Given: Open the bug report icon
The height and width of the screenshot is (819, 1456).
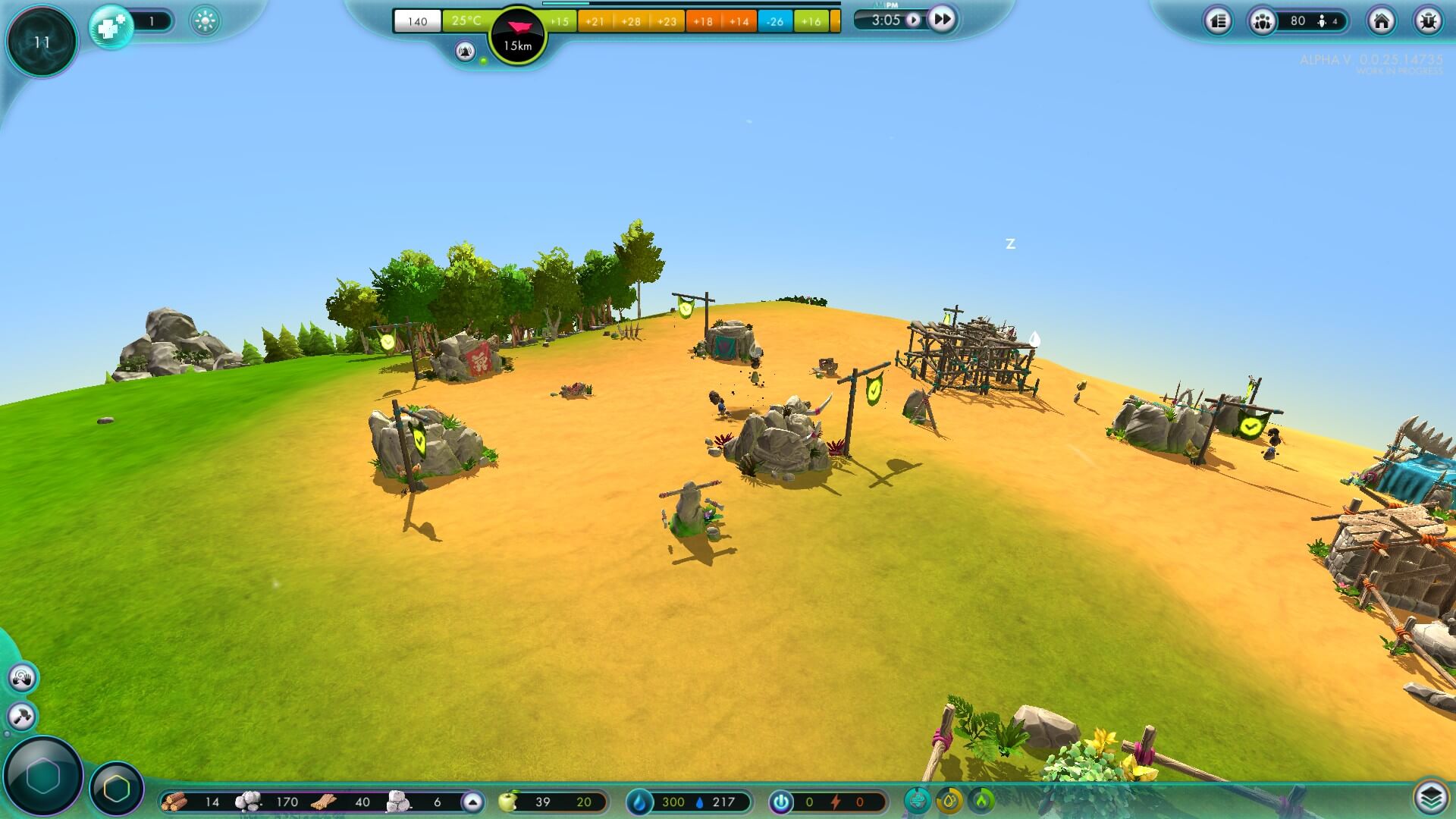Looking at the screenshot, I should point(1428,21).
